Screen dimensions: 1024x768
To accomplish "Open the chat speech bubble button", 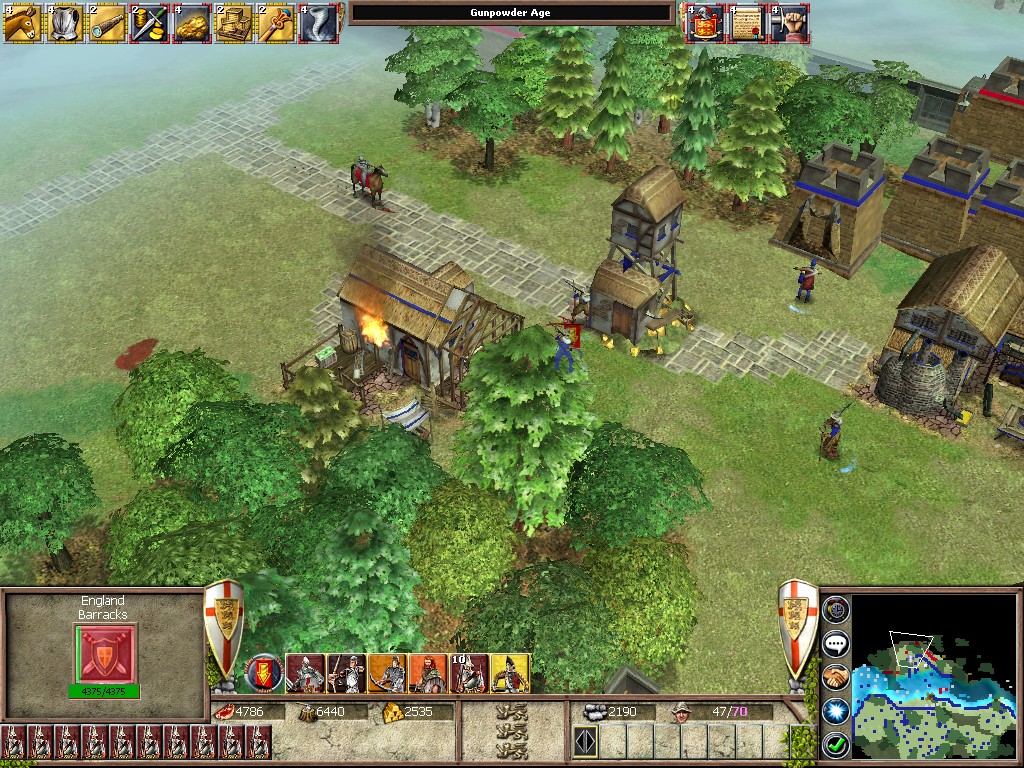I will 836,643.
